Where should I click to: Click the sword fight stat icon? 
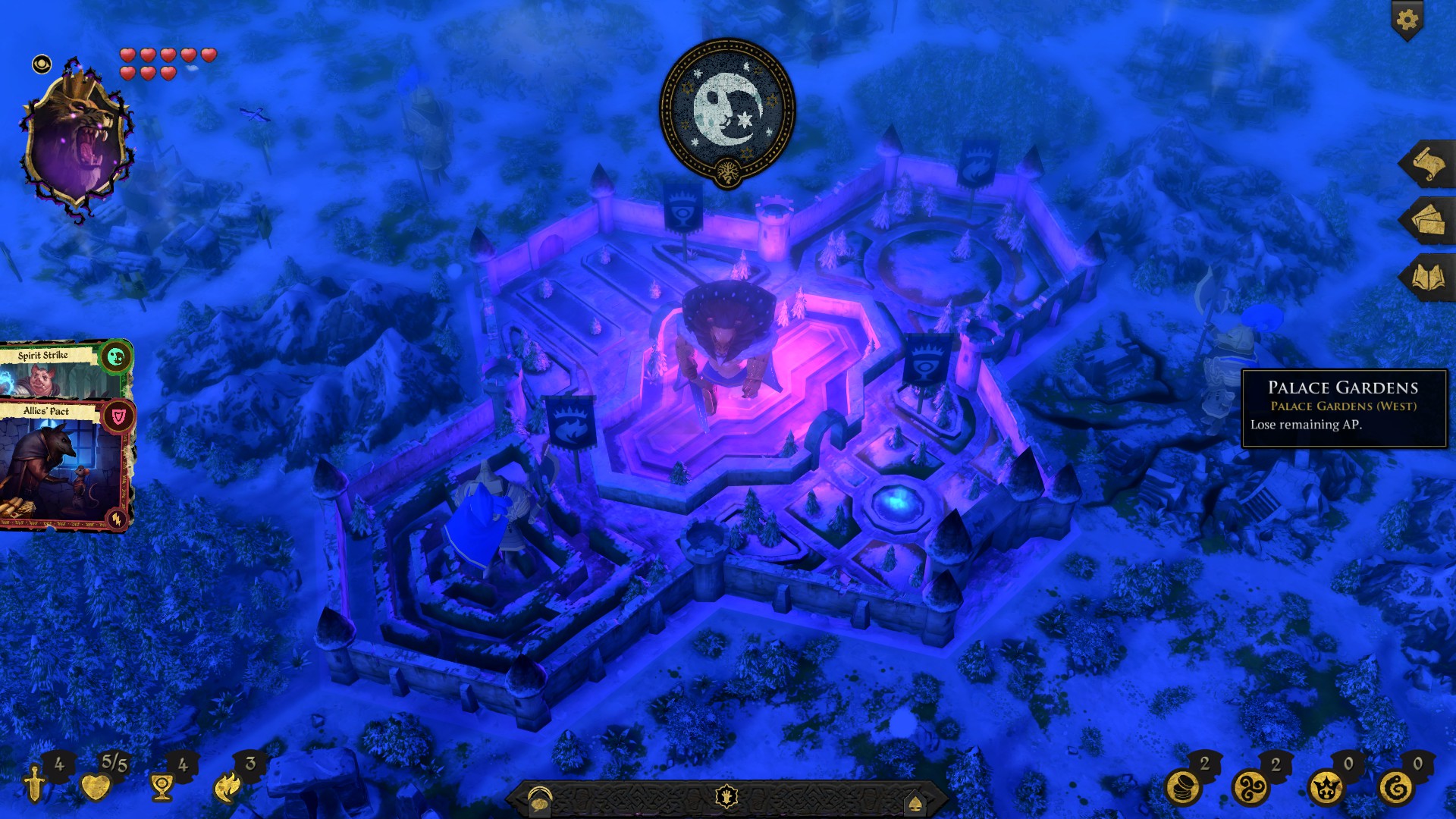[35, 784]
